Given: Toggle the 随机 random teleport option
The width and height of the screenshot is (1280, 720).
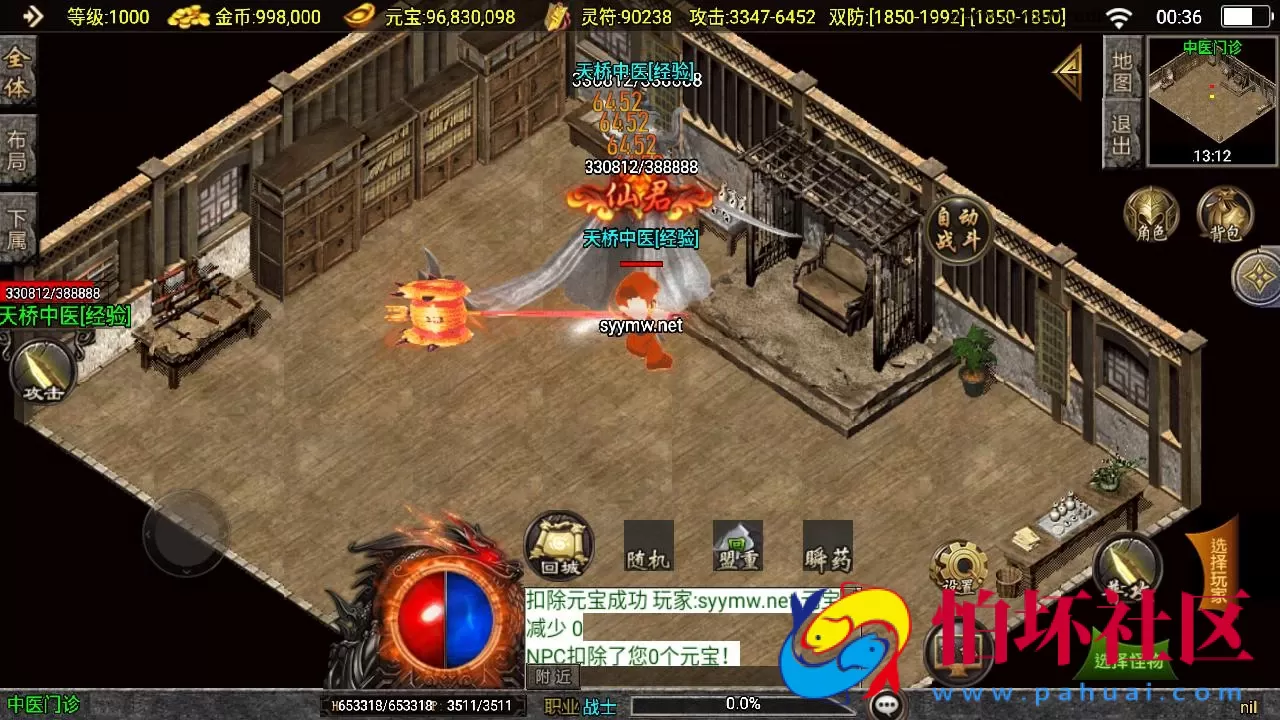Looking at the screenshot, I should 651,547.
